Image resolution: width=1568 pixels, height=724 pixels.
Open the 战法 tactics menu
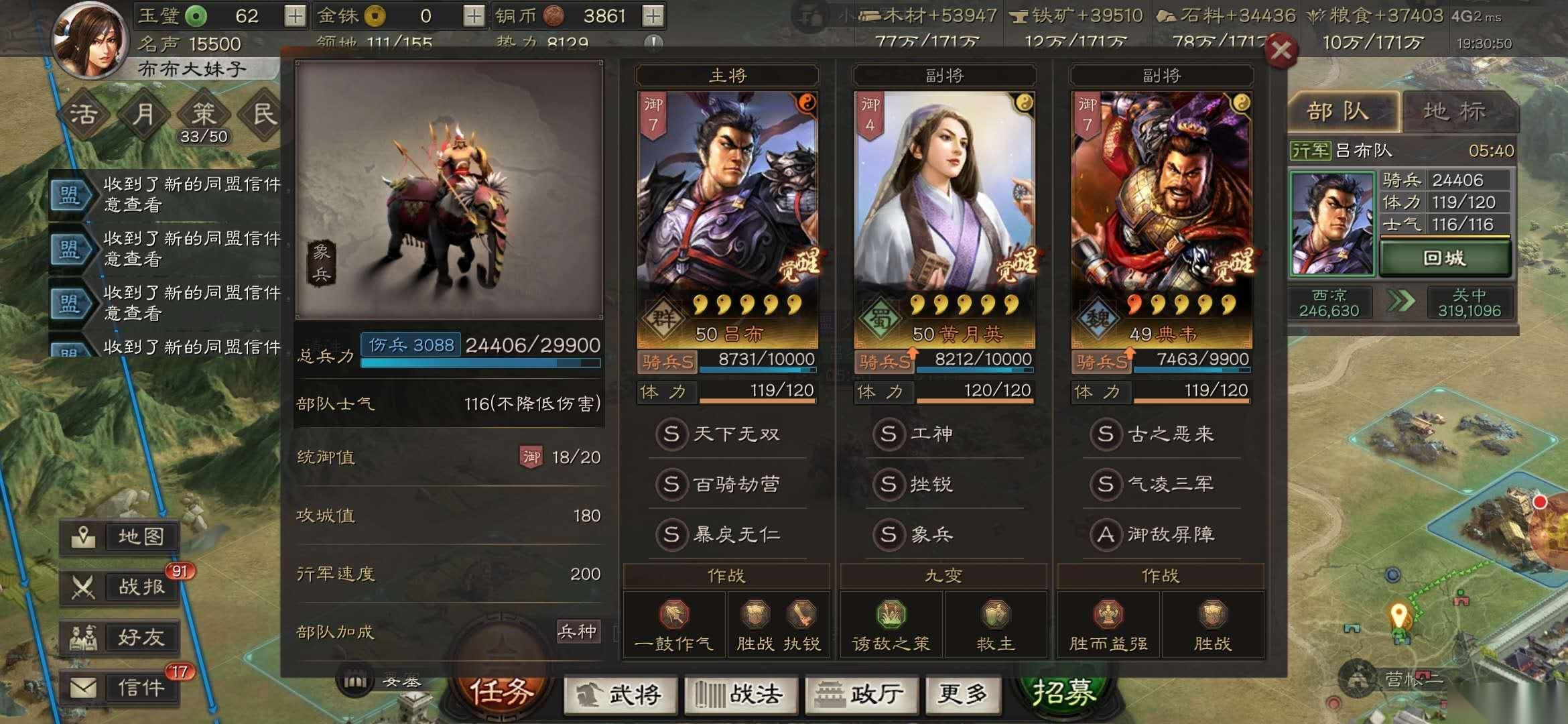739,695
